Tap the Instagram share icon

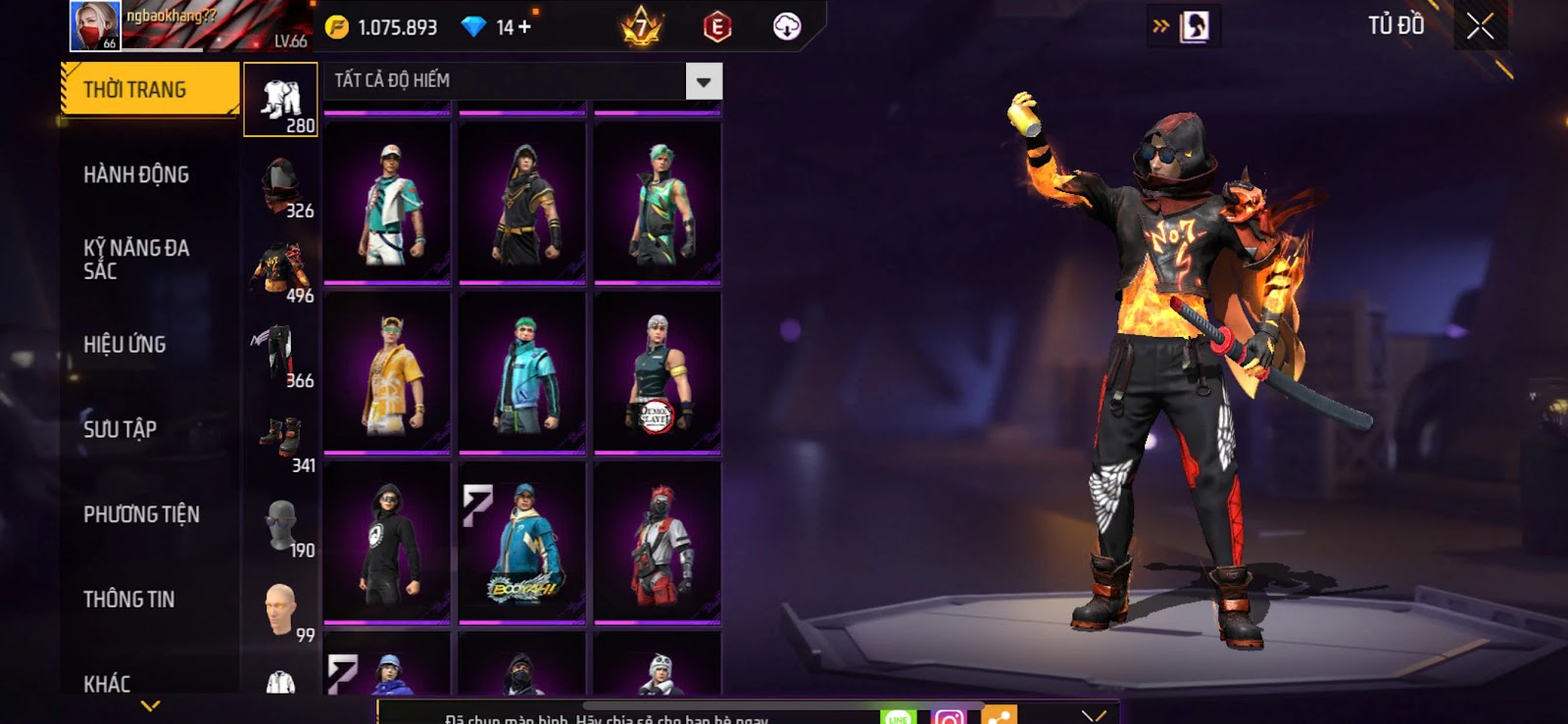[948, 717]
